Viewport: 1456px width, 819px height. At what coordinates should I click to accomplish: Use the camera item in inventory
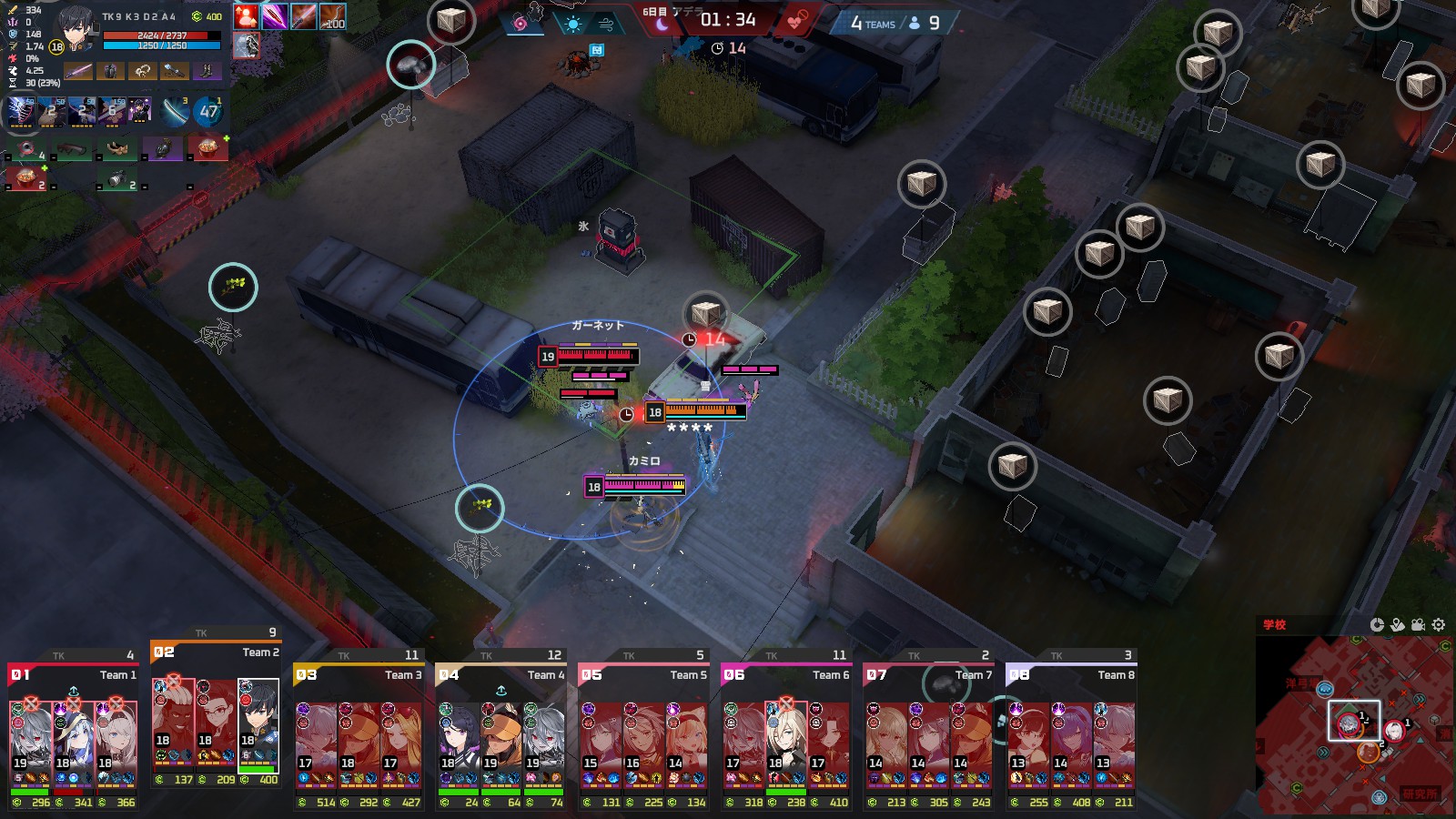tap(116, 178)
